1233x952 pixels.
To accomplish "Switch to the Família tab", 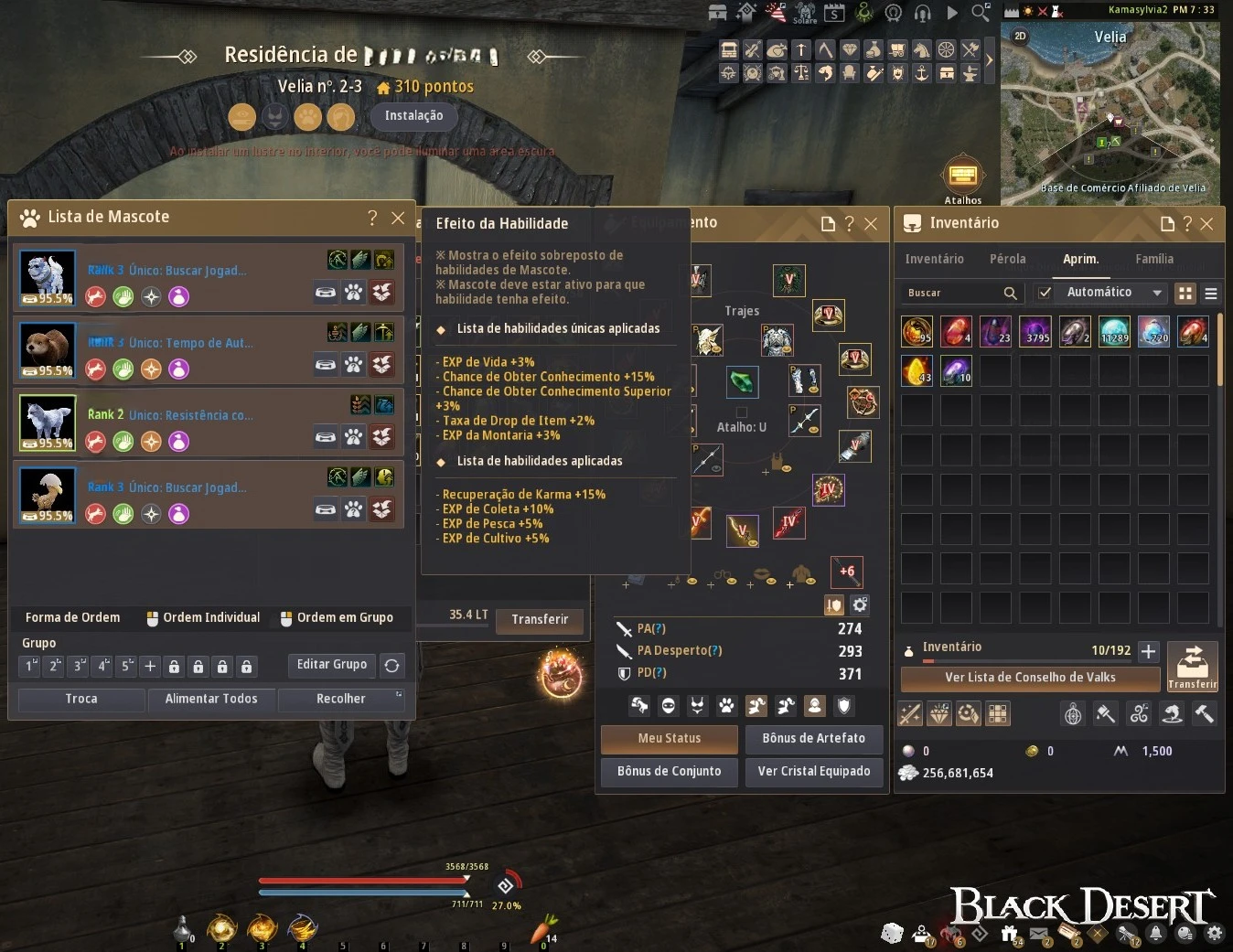I will [x=1154, y=259].
